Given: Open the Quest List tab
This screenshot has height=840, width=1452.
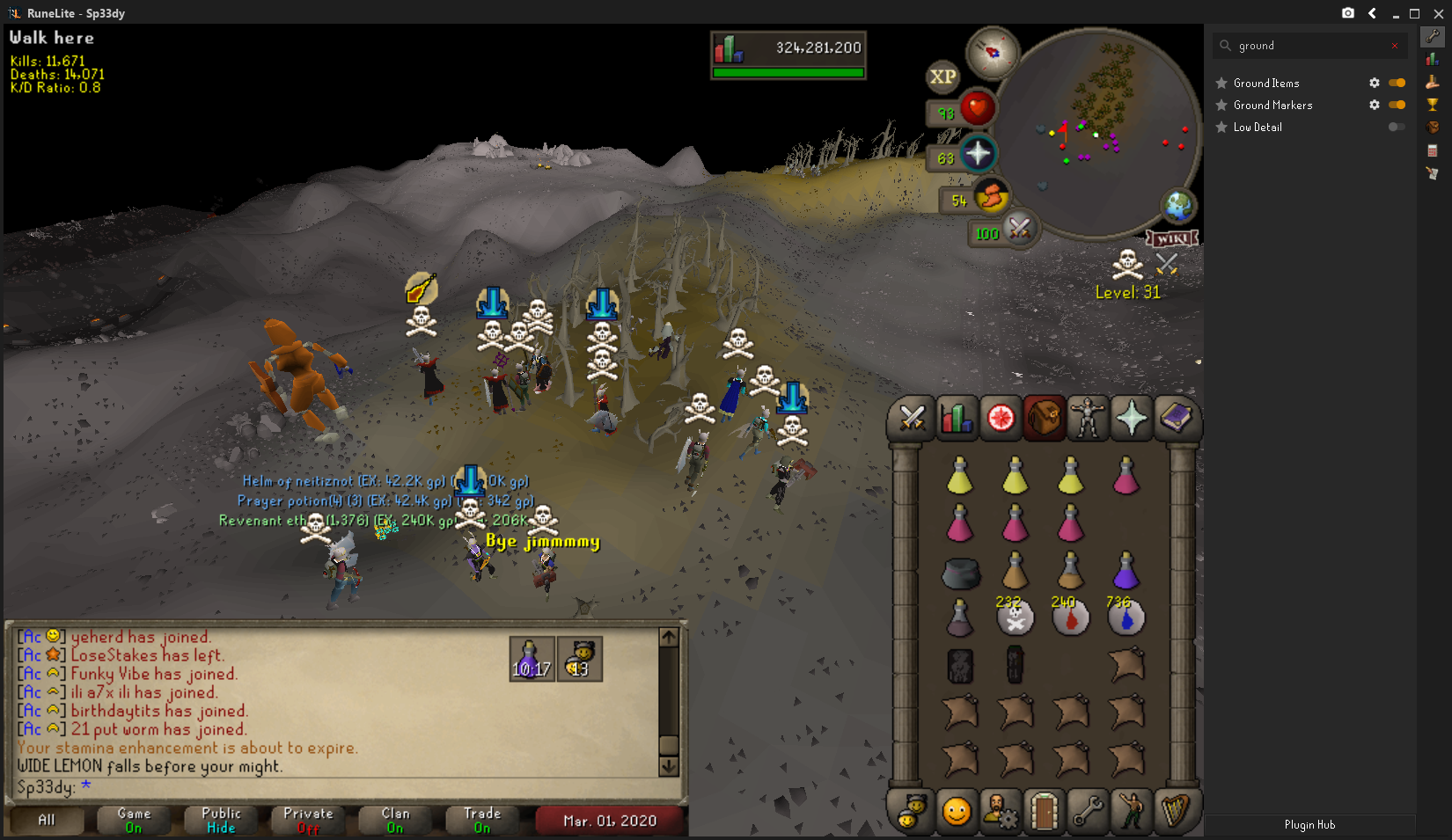Looking at the screenshot, I should click(1000, 419).
